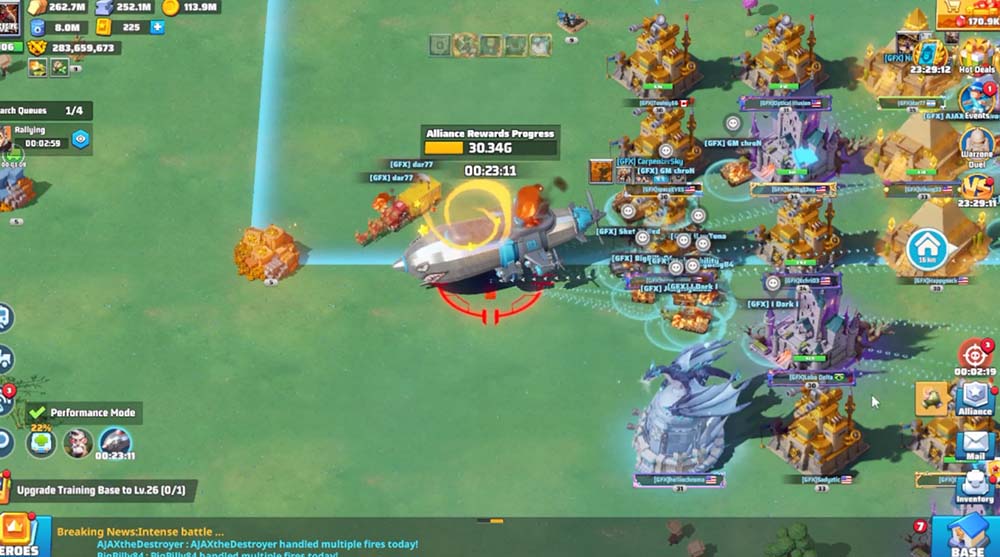Tap the blue home locator button
This screenshot has height=557, width=1000.
click(927, 249)
